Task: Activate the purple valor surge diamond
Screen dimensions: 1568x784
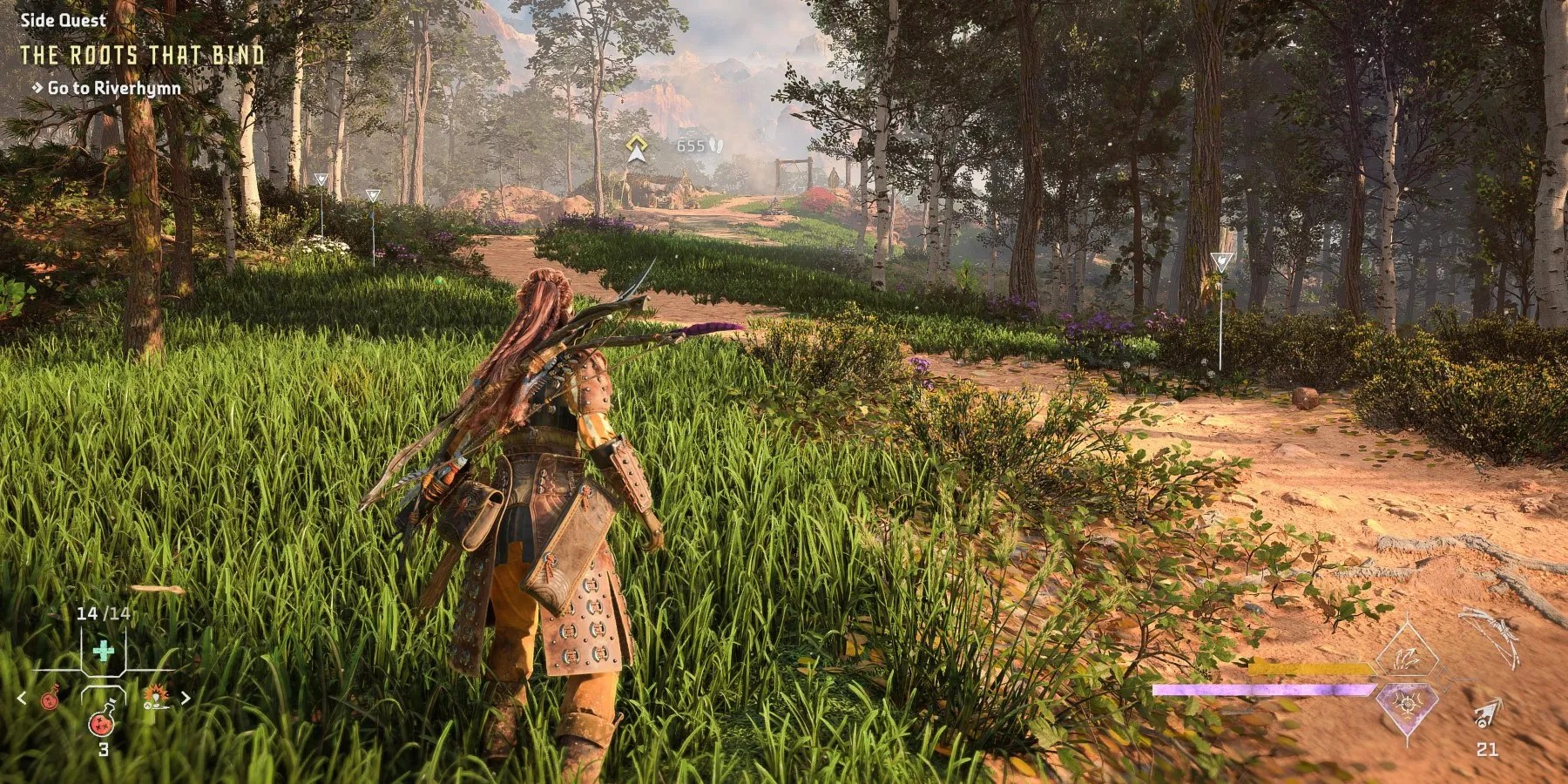Action: click(x=1406, y=702)
